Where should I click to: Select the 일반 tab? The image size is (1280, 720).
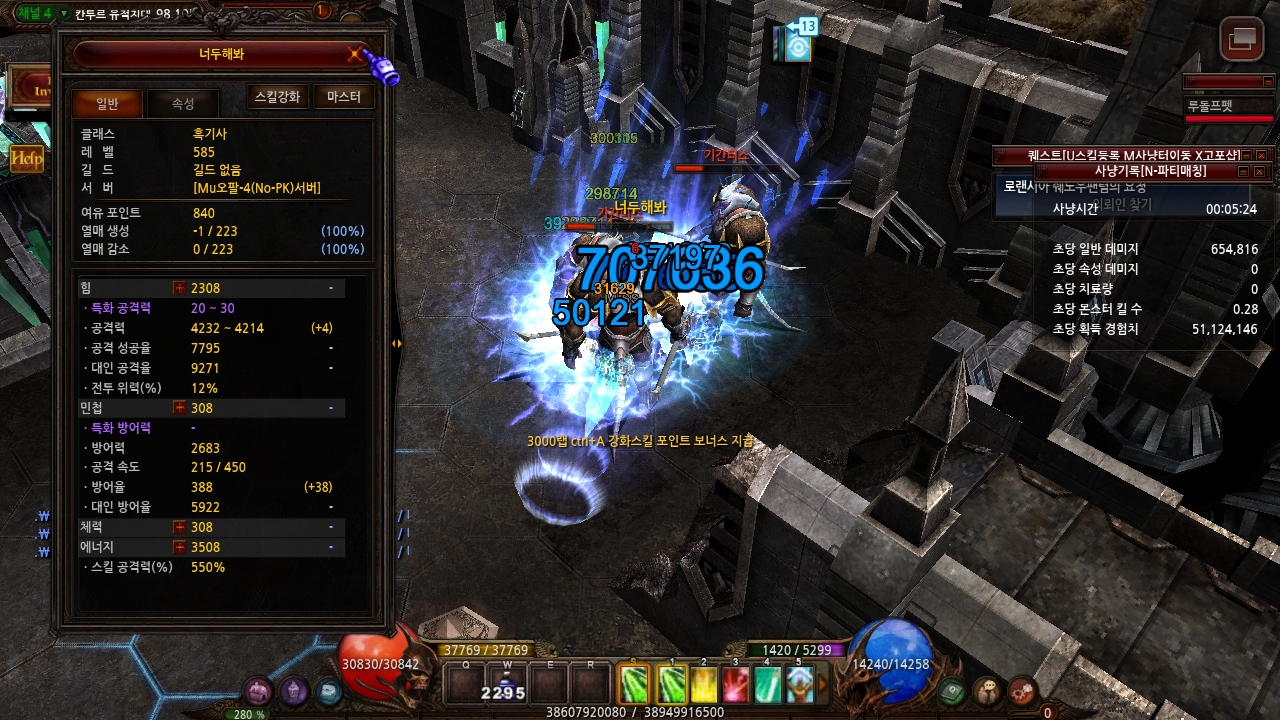point(106,103)
